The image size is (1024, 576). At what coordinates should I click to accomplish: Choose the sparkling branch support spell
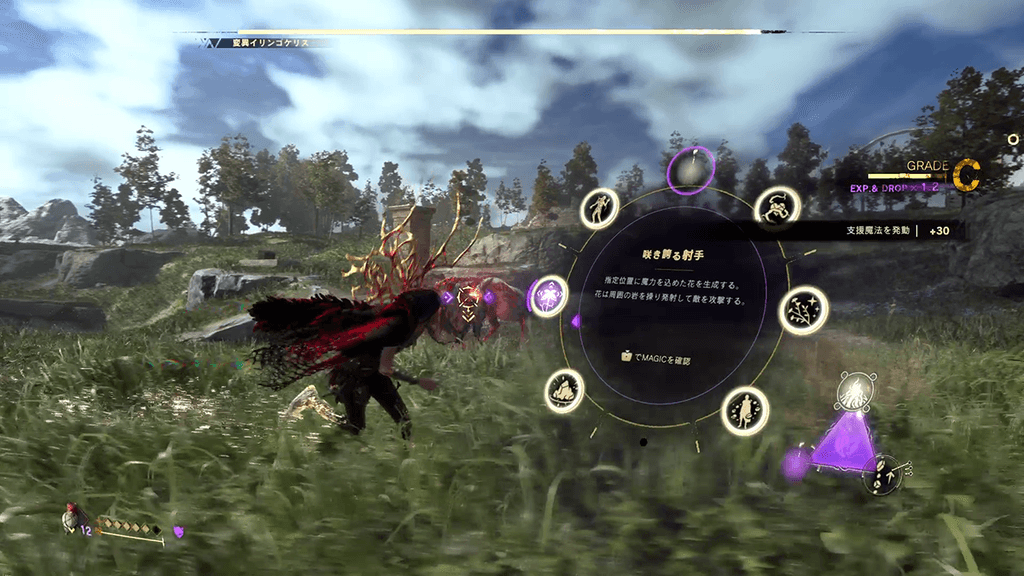(x=802, y=310)
